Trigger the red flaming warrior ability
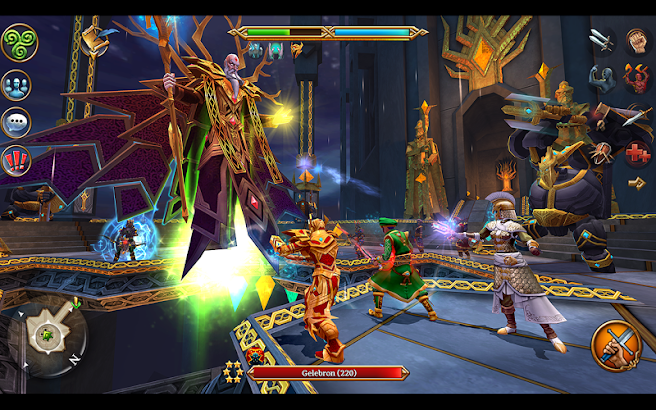Viewport: 656px width, 410px height. tap(638, 78)
